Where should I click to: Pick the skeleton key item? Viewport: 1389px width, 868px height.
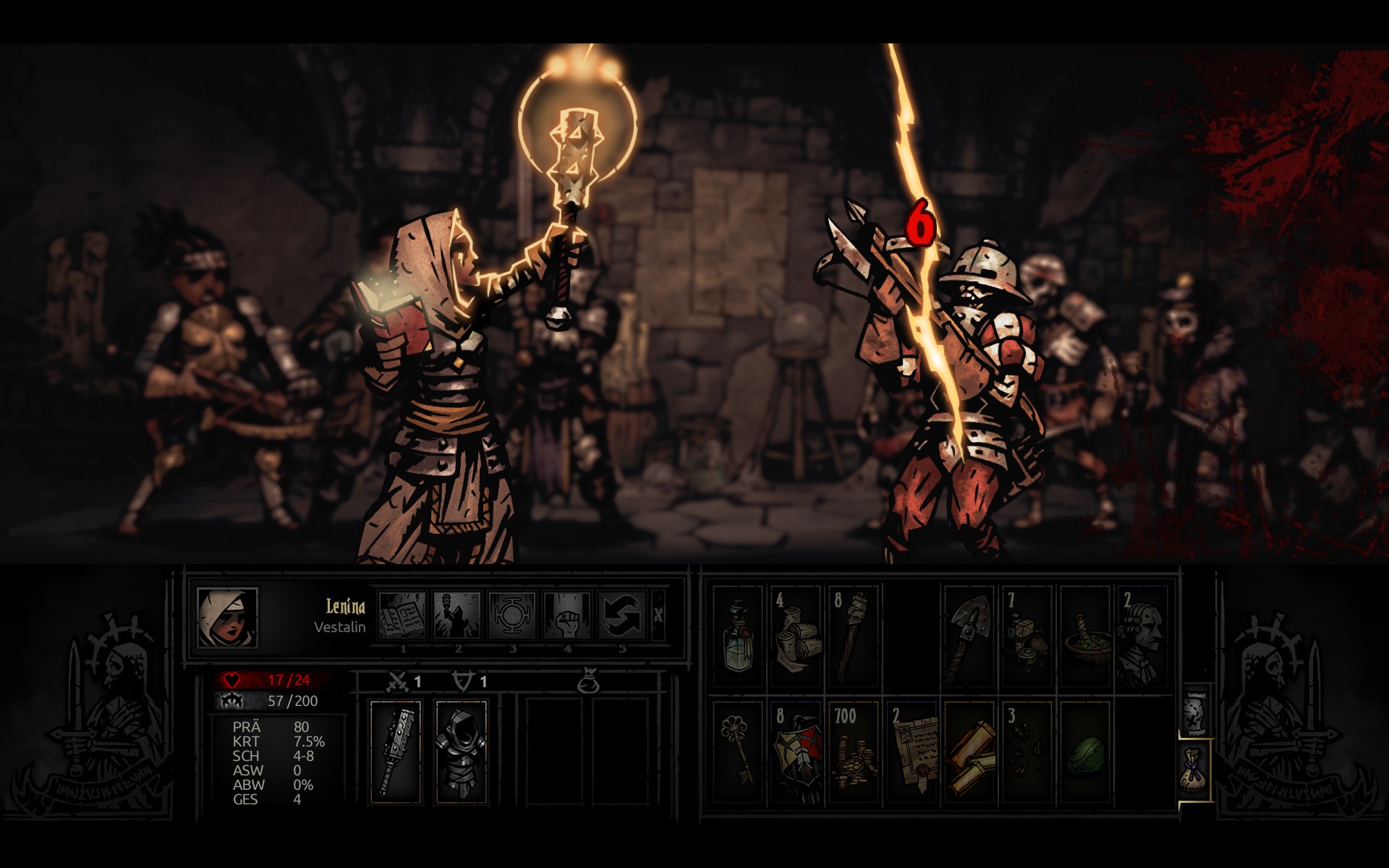coord(738,751)
